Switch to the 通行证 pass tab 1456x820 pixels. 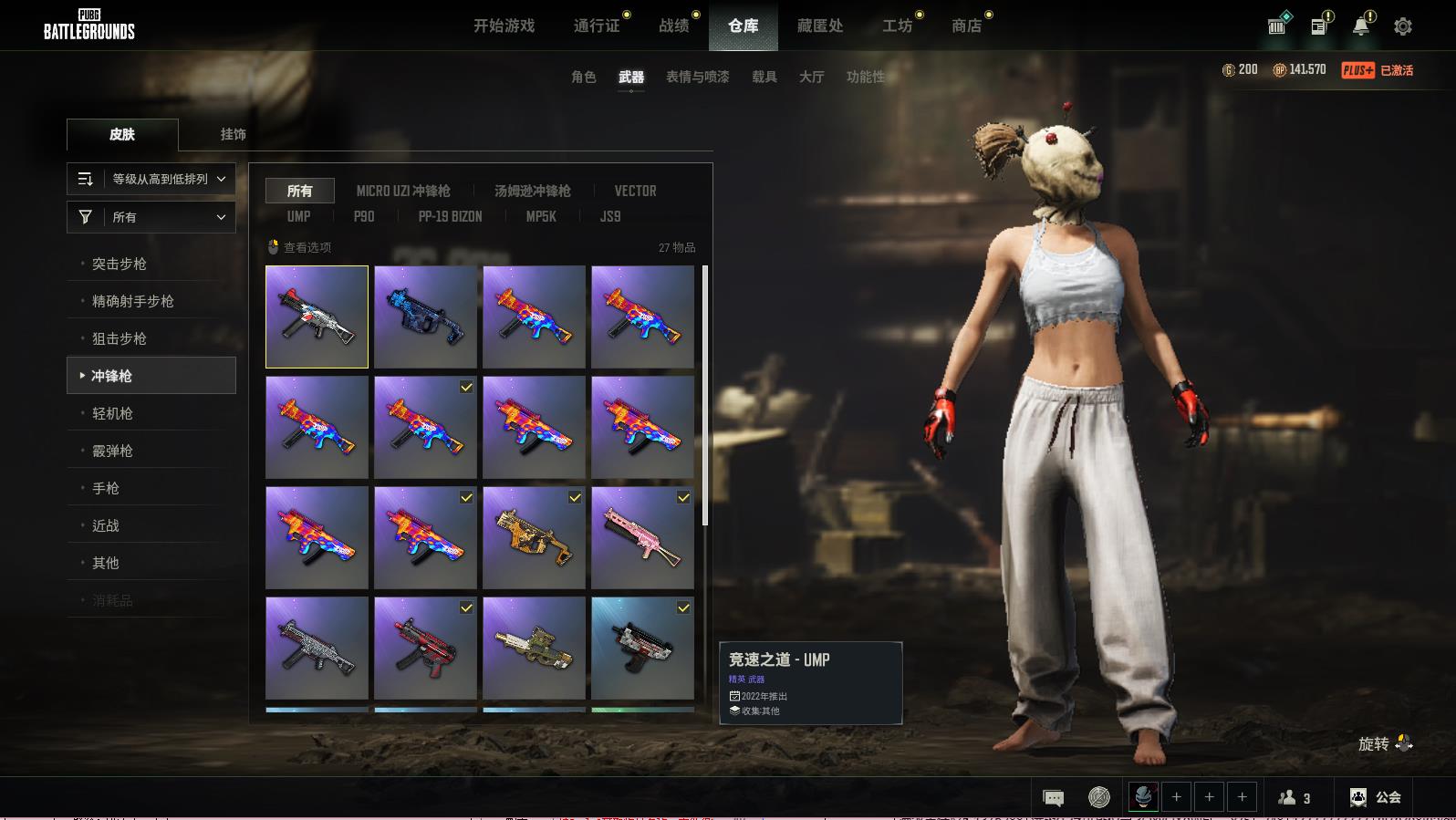[597, 26]
